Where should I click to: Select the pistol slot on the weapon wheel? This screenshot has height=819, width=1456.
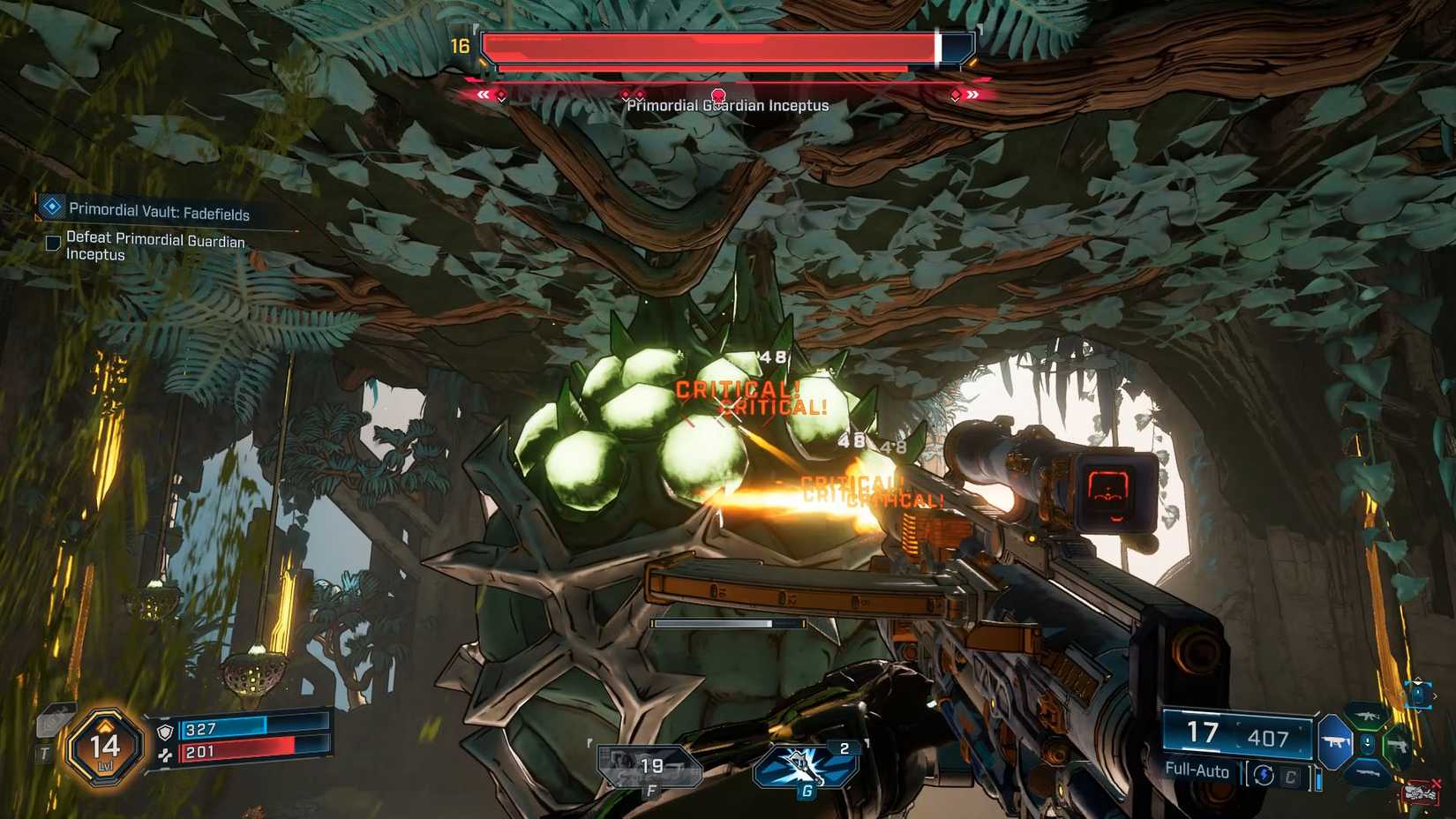1398,746
